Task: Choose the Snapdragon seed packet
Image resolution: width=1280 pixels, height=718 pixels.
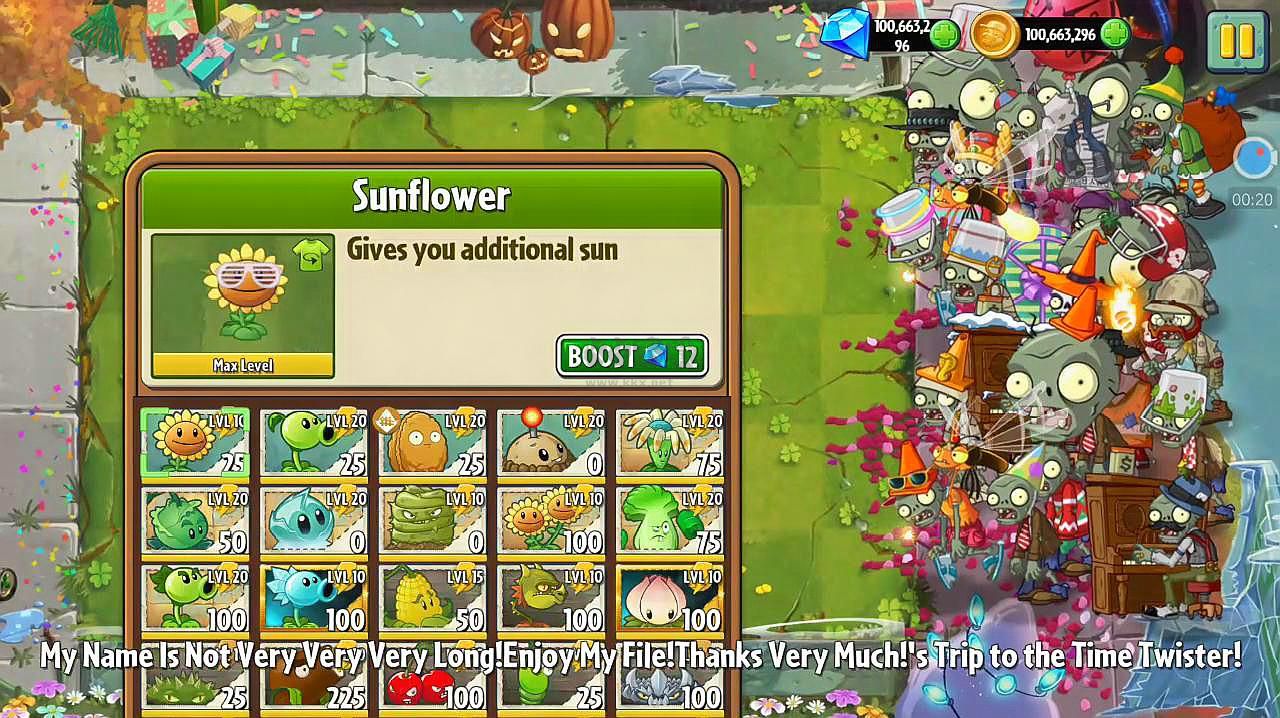Action: pos(551,598)
